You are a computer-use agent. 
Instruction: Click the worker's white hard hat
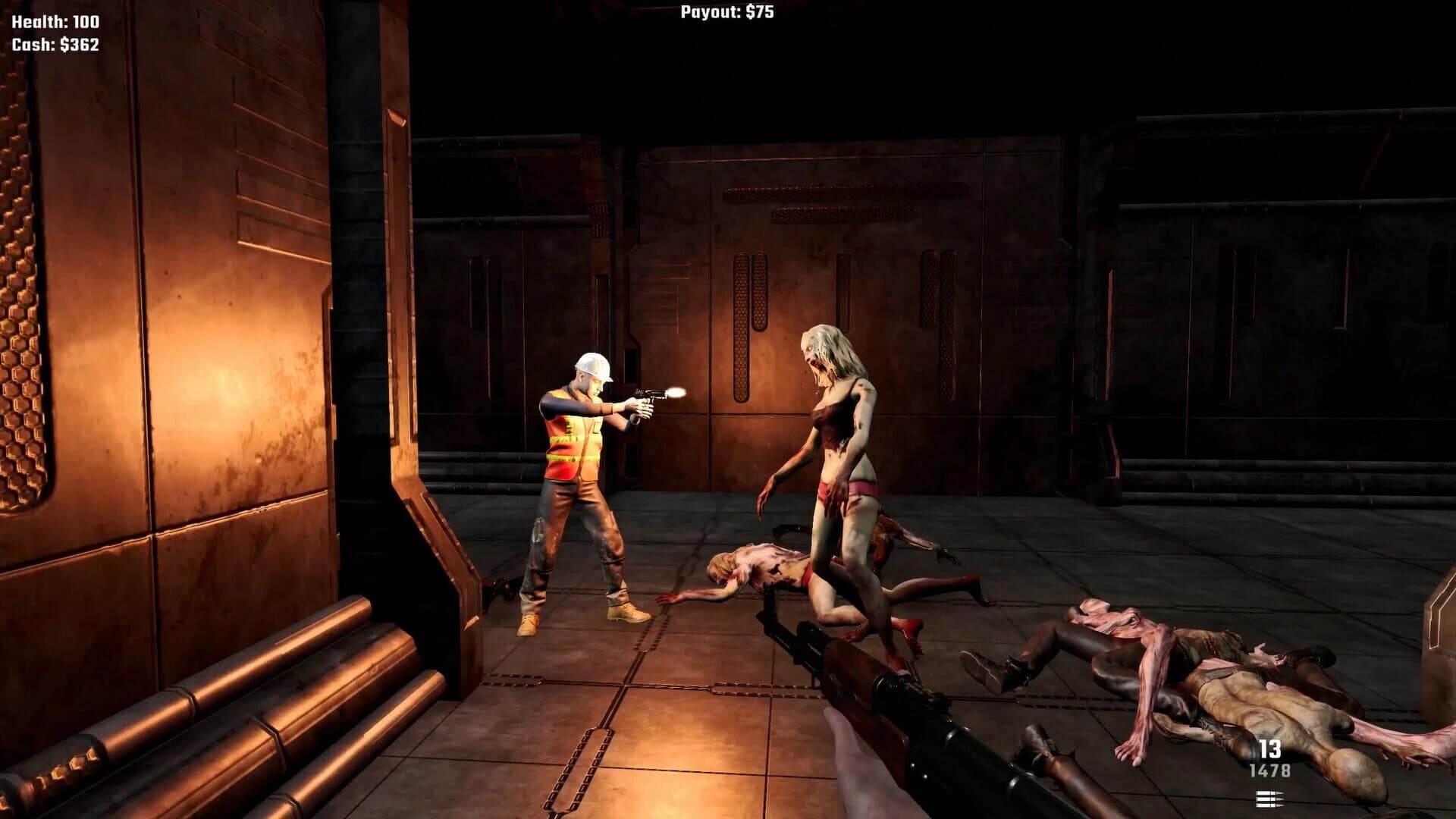[x=595, y=367]
